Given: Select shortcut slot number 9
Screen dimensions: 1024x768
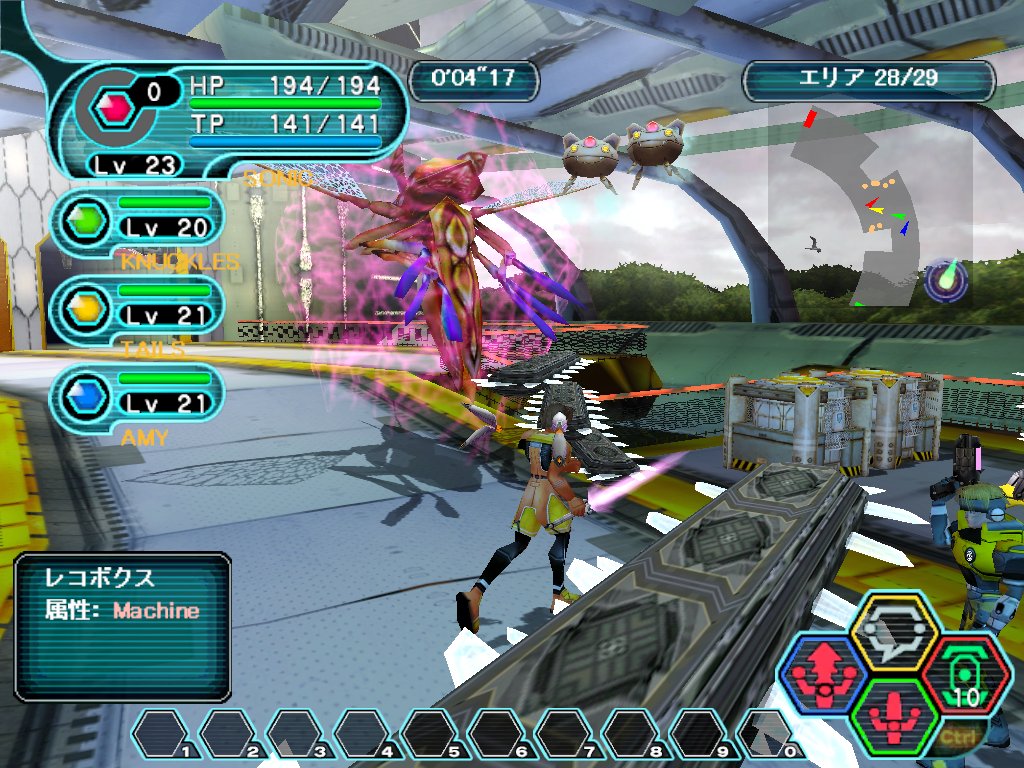Looking at the screenshot, I should 701,735.
